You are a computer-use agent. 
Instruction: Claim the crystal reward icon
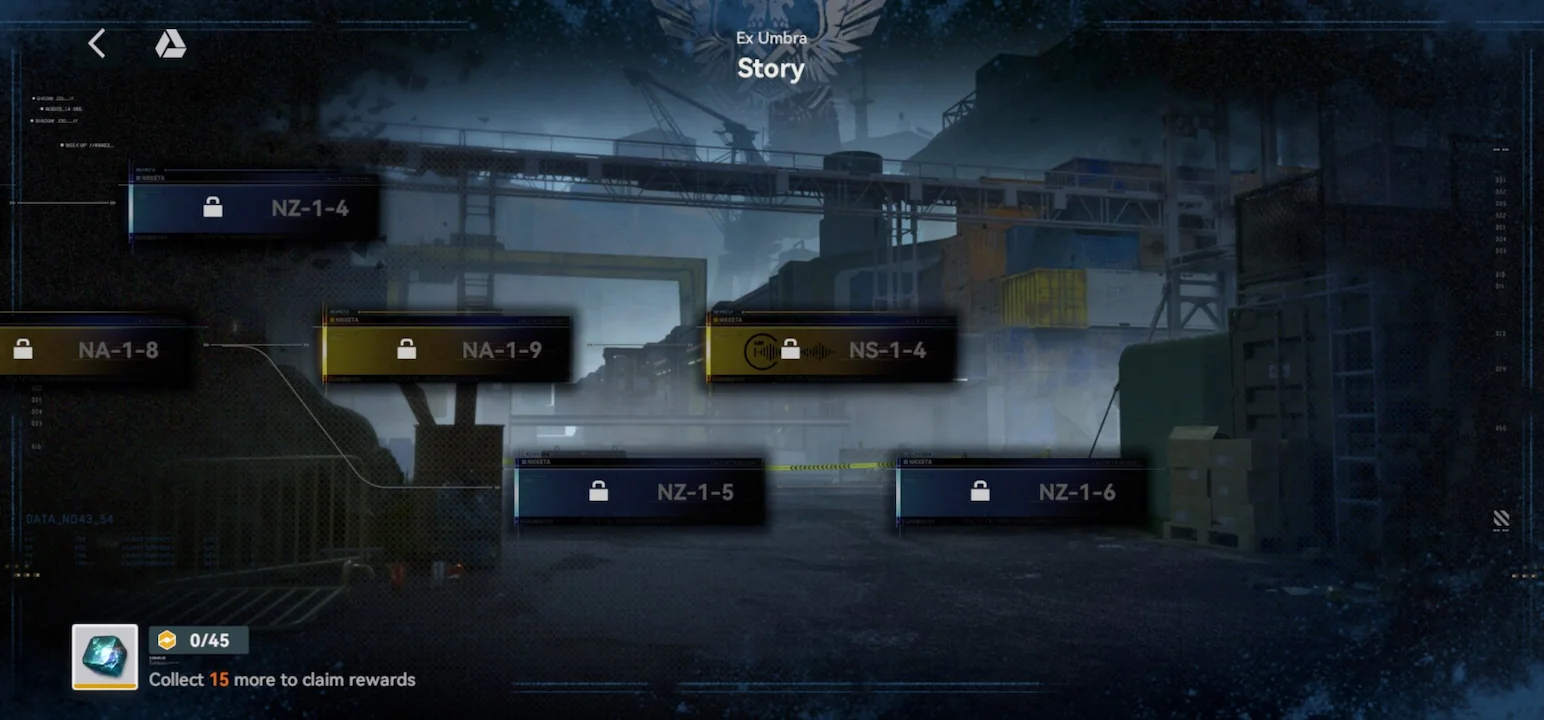105,657
